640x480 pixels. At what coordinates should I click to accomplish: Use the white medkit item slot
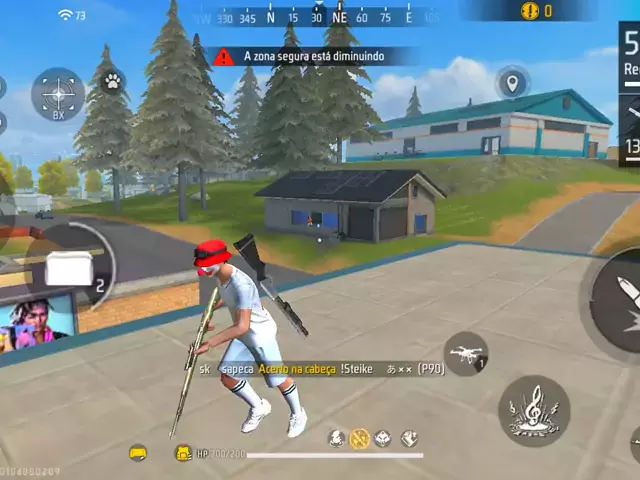[69, 270]
